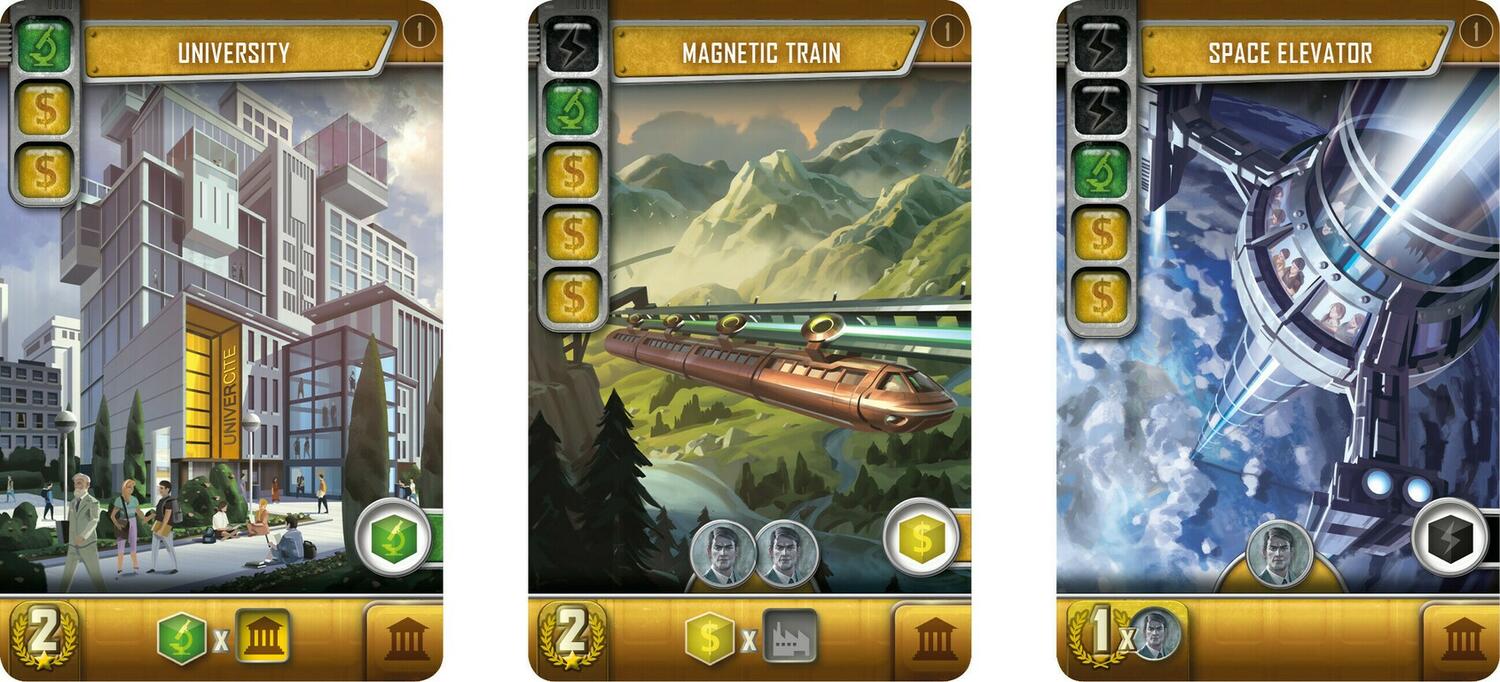Image resolution: width=1500 pixels, height=682 pixels.
Task: Pick the Space Elevator card
Action: pos(1278,340)
